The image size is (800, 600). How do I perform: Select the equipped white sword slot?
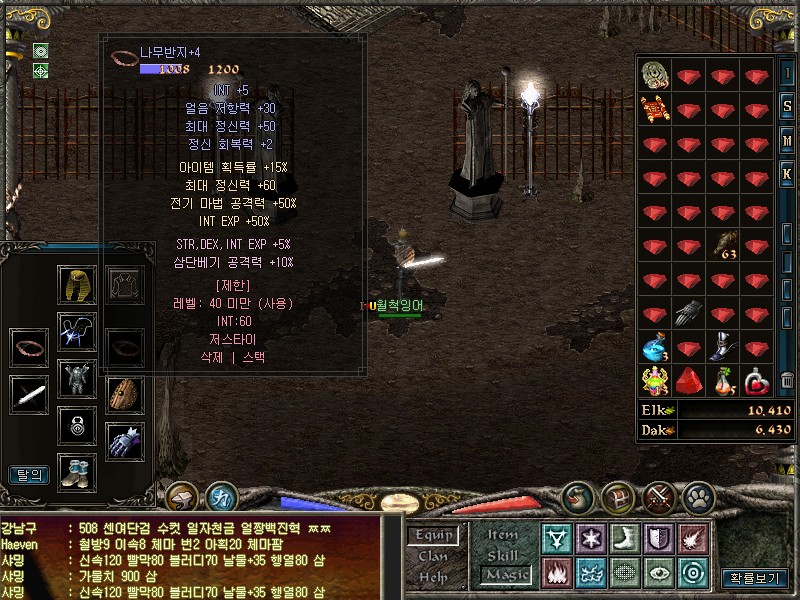29,394
